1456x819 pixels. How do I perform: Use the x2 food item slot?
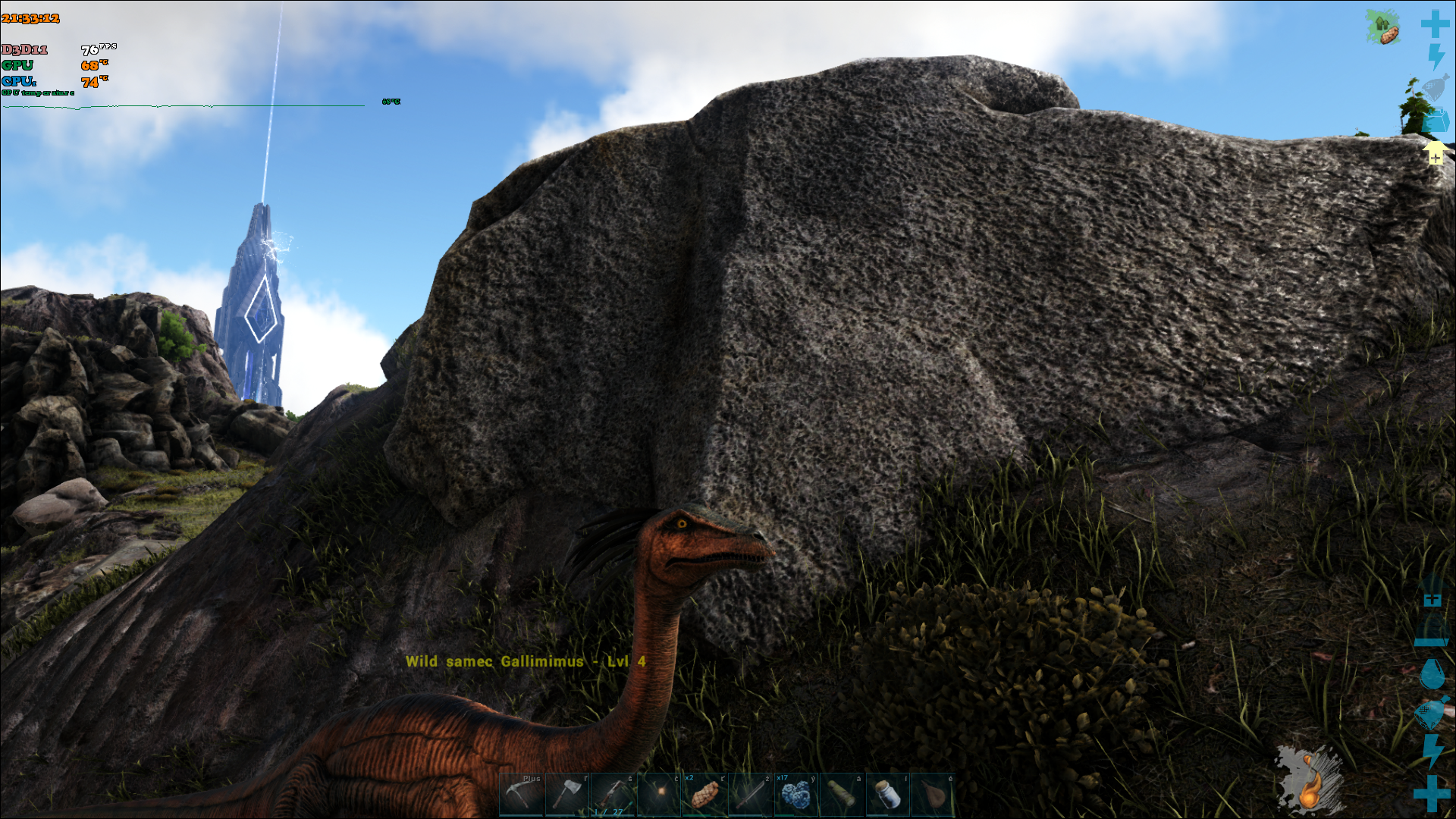[704, 794]
